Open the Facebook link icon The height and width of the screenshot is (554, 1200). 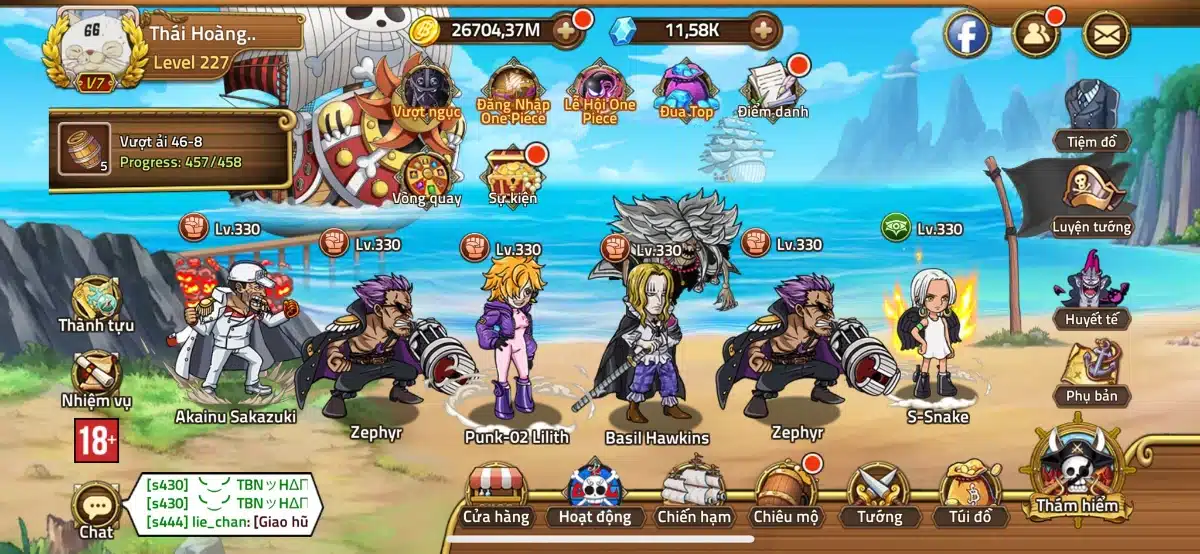[x=967, y=35]
